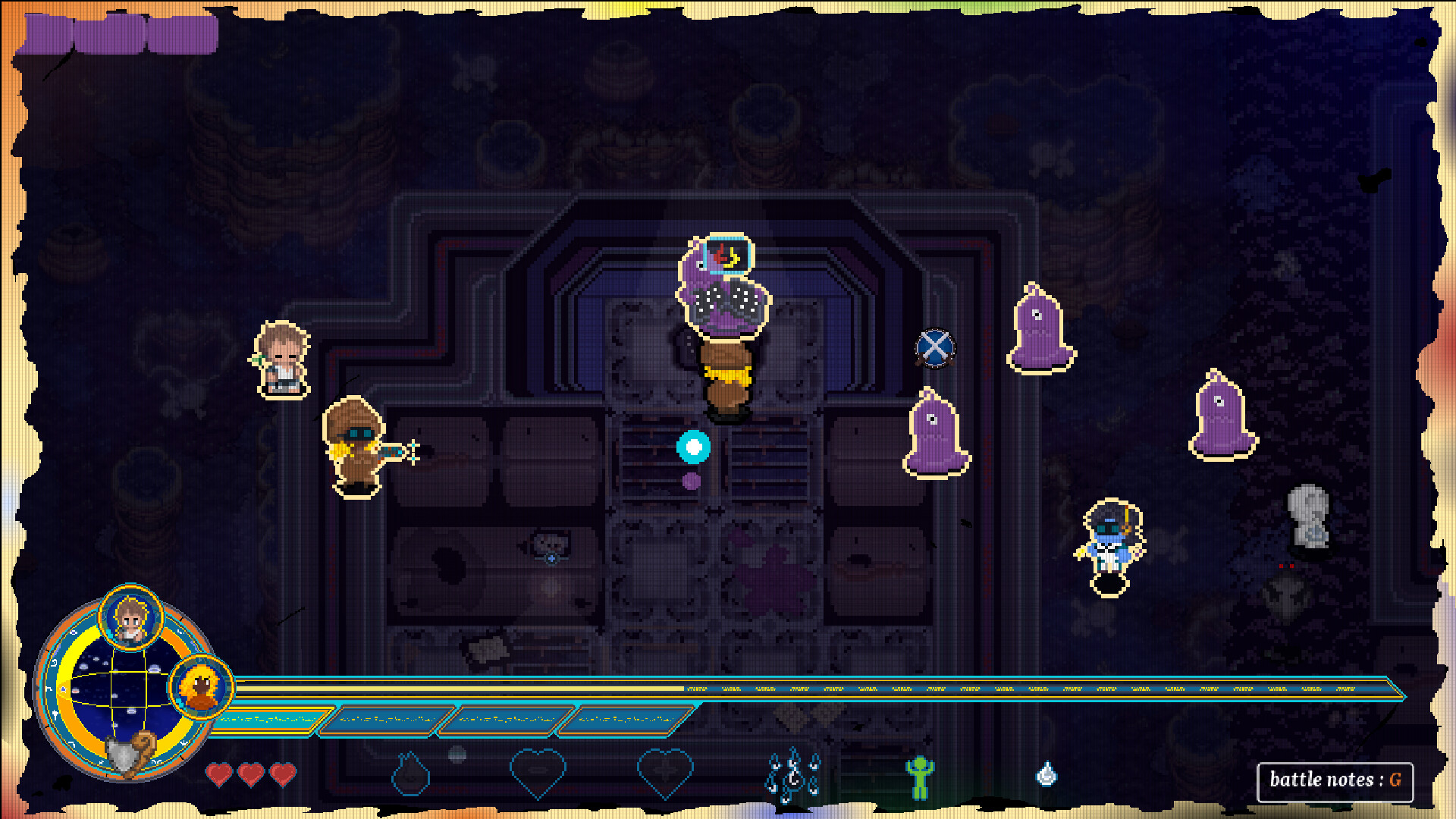
Task: Click the small purple orb below the cyan one
Action: [690, 481]
